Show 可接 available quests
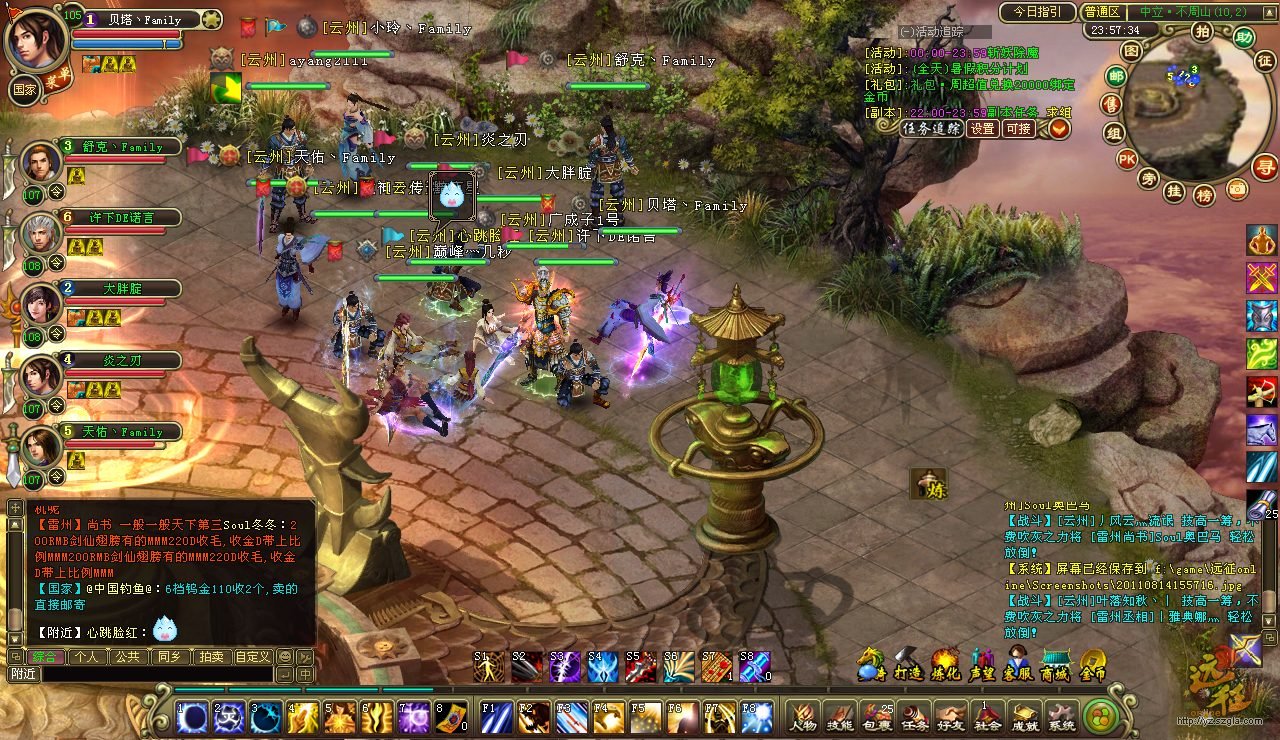 point(1018,128)
